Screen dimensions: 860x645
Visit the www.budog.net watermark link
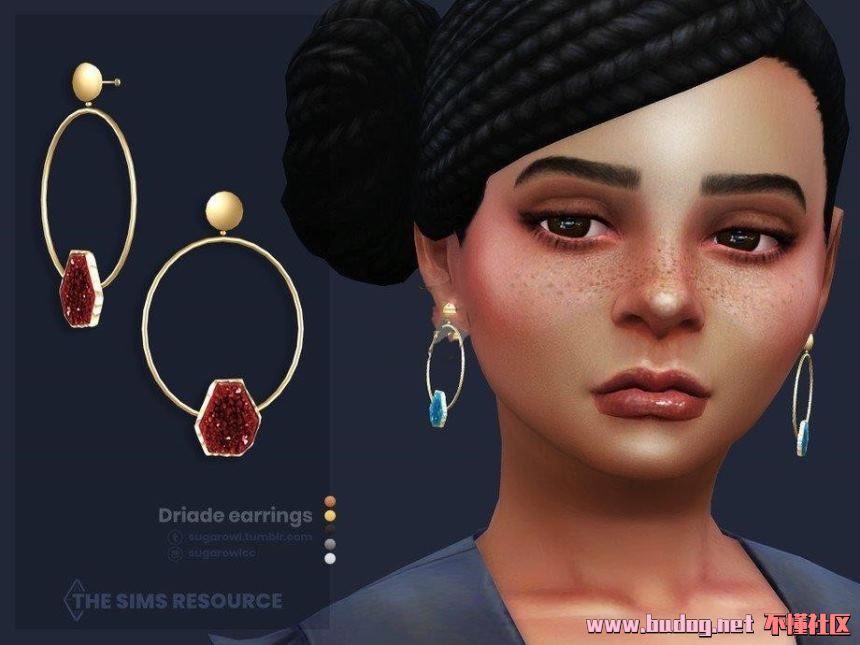tap(668, 626)
